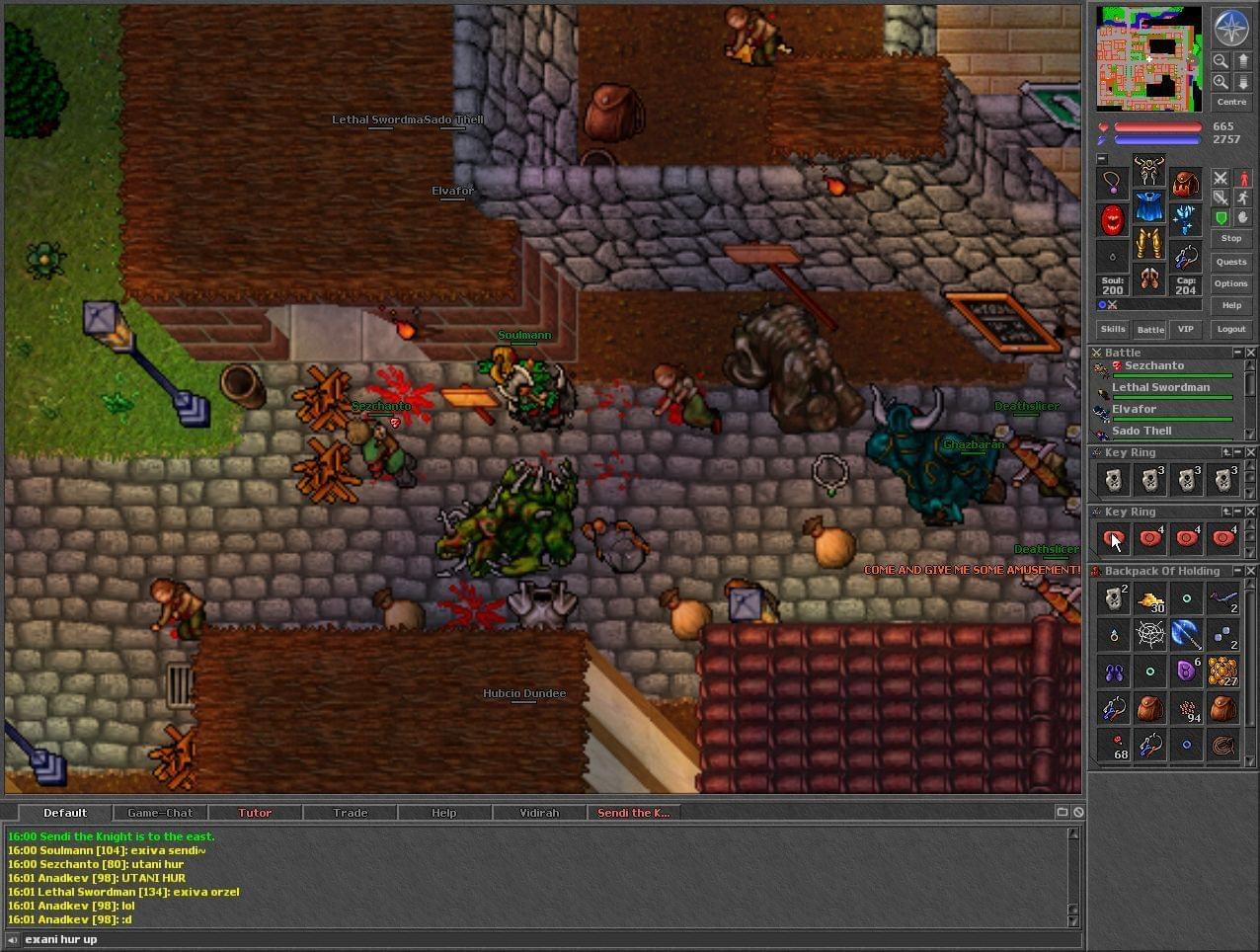Centre the minimap view
The width and height of the screenshot is (1260, 952).
tap(1231, 102)
